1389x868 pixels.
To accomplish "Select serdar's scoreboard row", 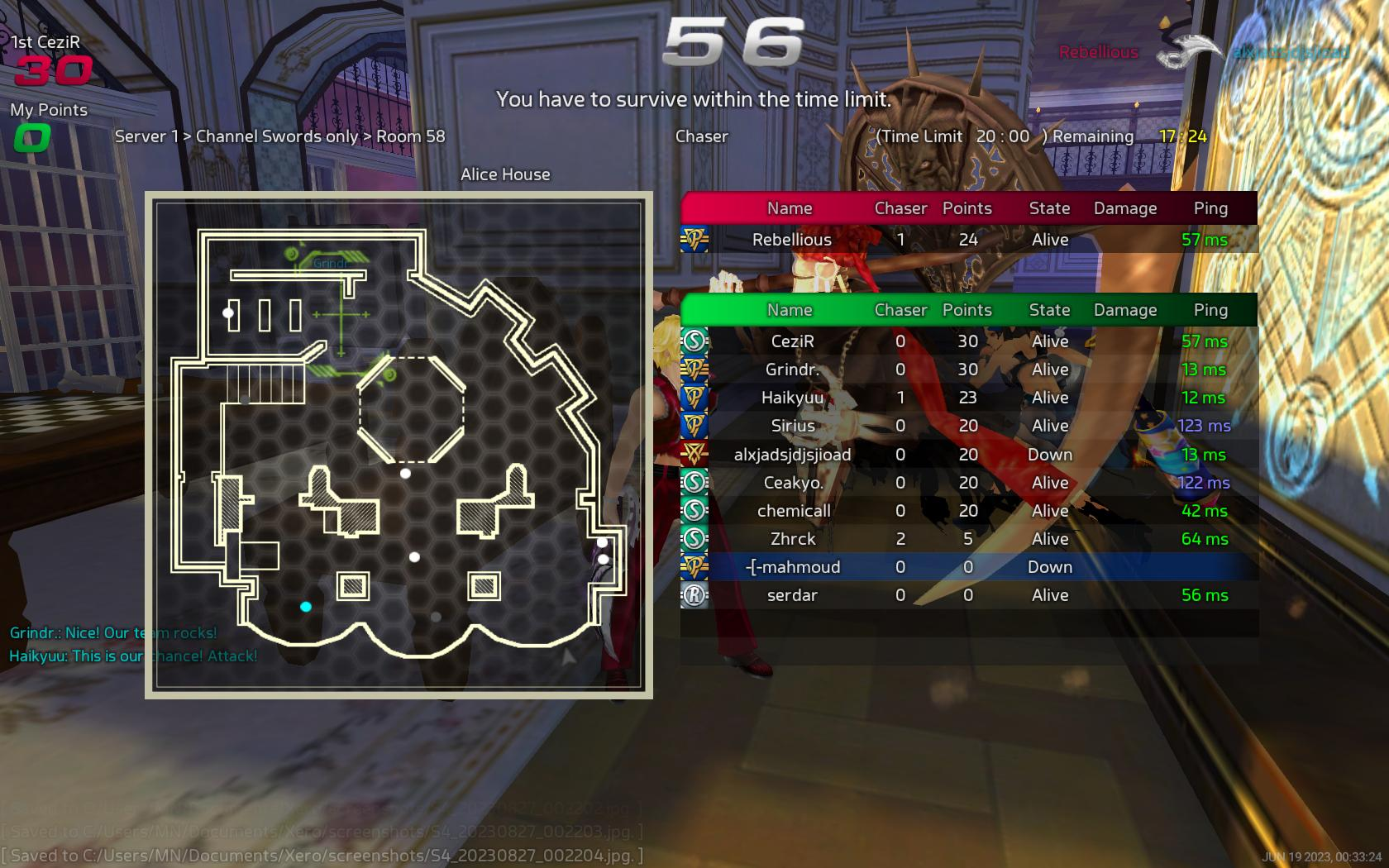I will [x=967, y=595].
